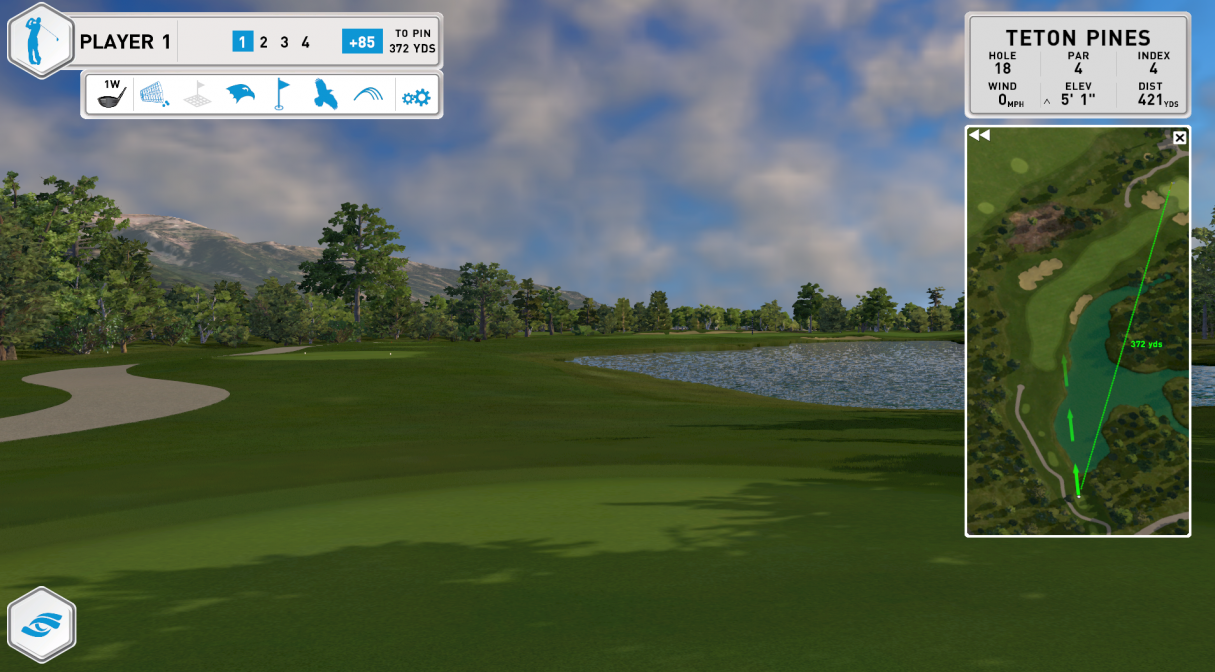
Task: Click the Teton Pines hole info panel
Action: click(1077, 65)
